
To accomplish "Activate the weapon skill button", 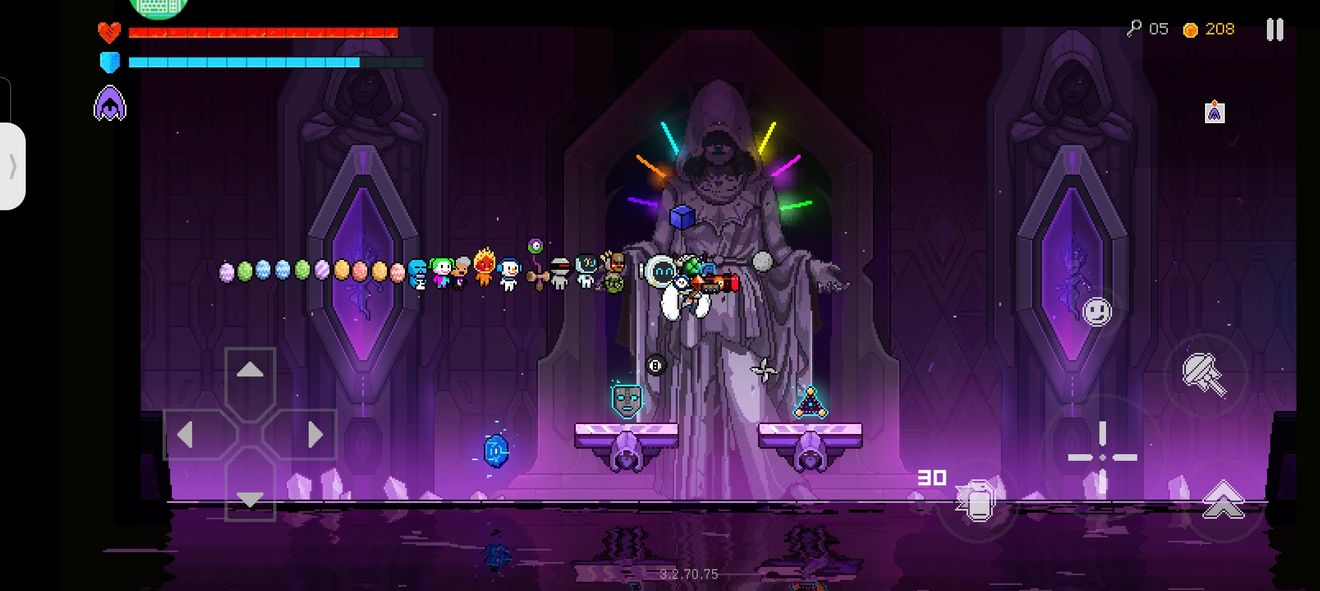I will 1206,374.
